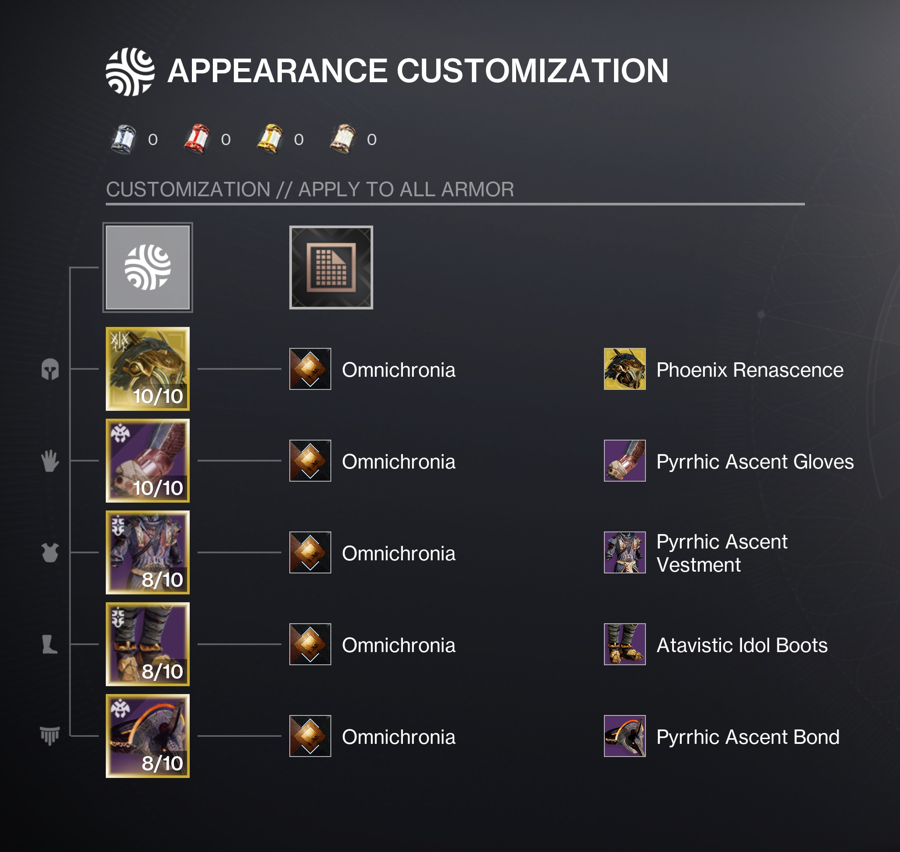900x852 pixels.
Task: Change the boots' Omnichronia shader
Action: (310, 645)
